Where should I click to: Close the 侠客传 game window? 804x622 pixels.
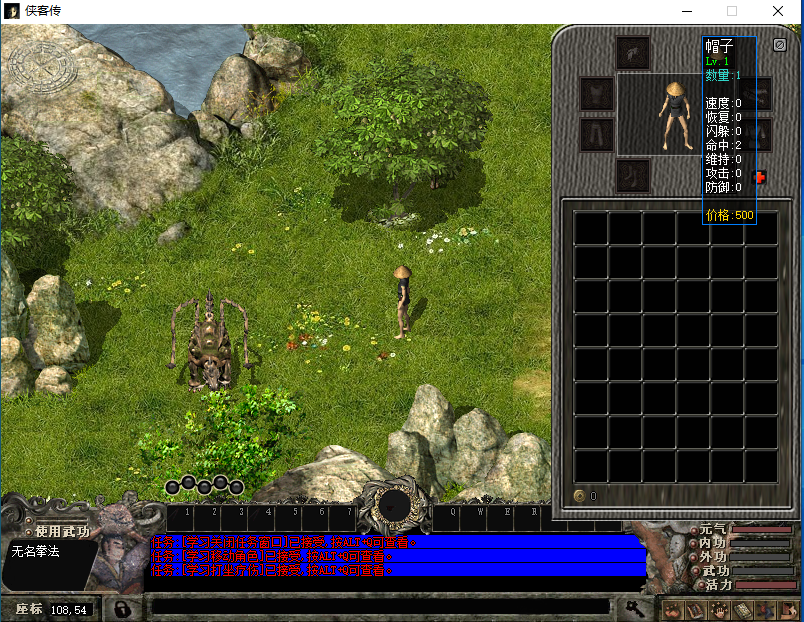[778, 10]
